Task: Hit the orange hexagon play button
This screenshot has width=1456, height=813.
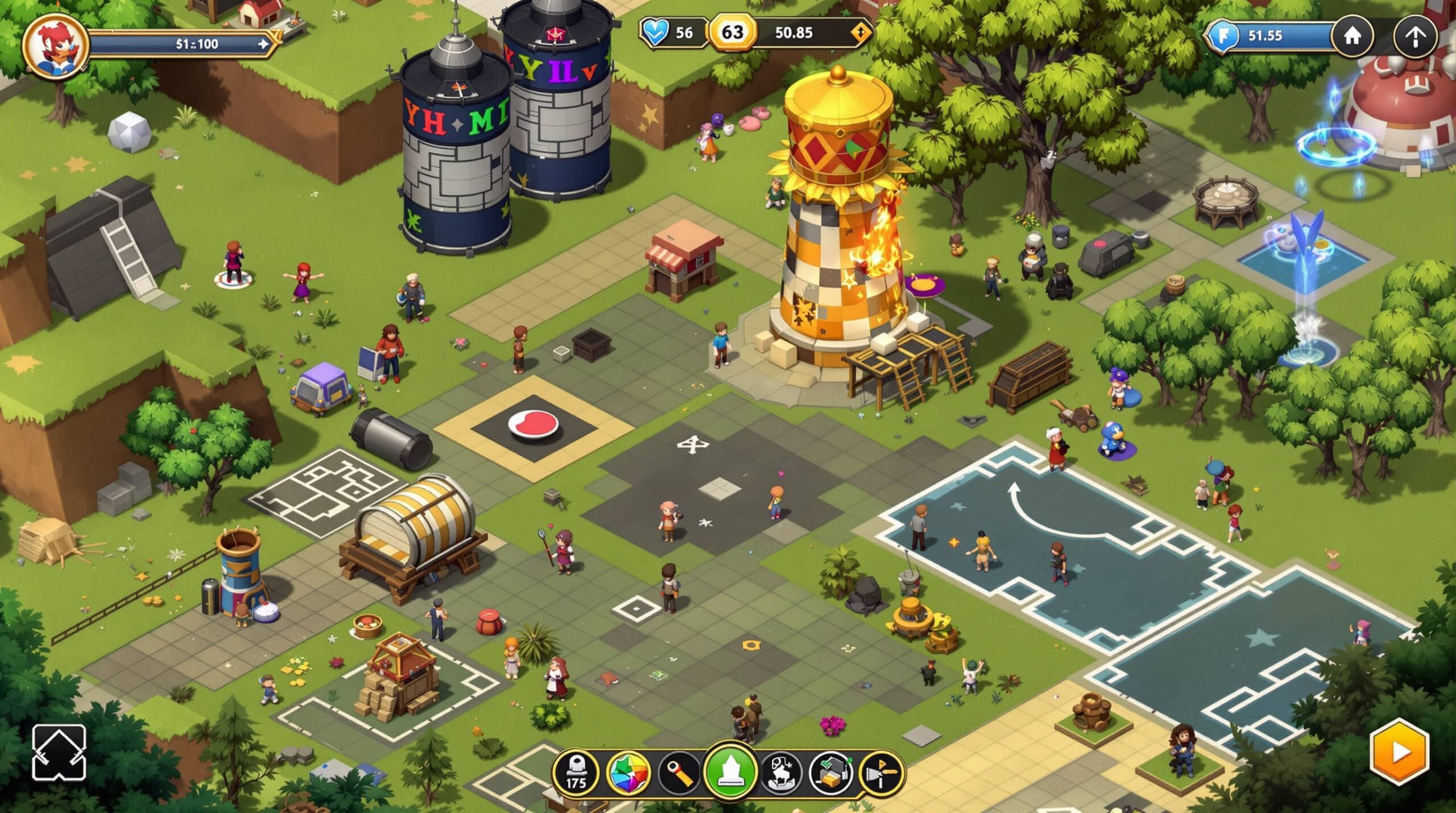Action: point(1399,752)
